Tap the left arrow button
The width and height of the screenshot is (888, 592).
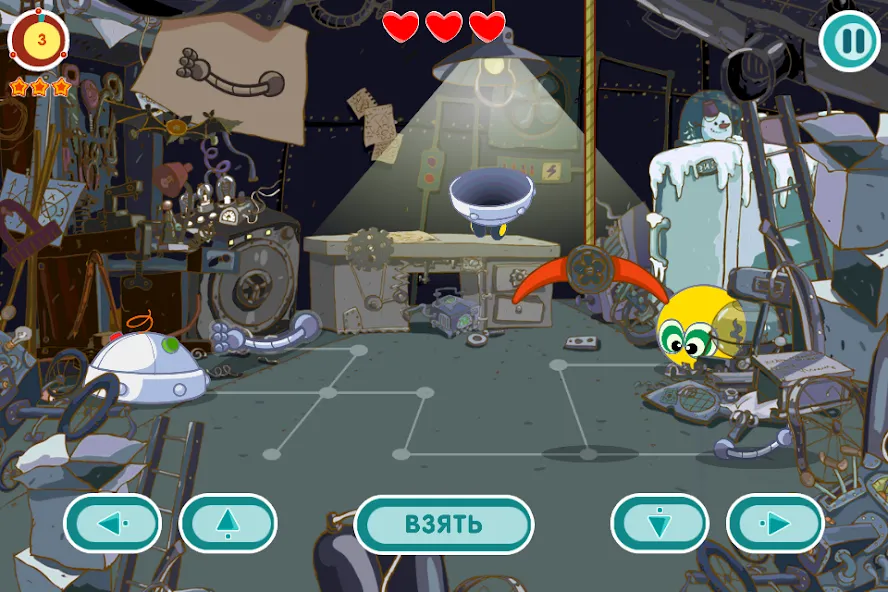coord(112,523)
